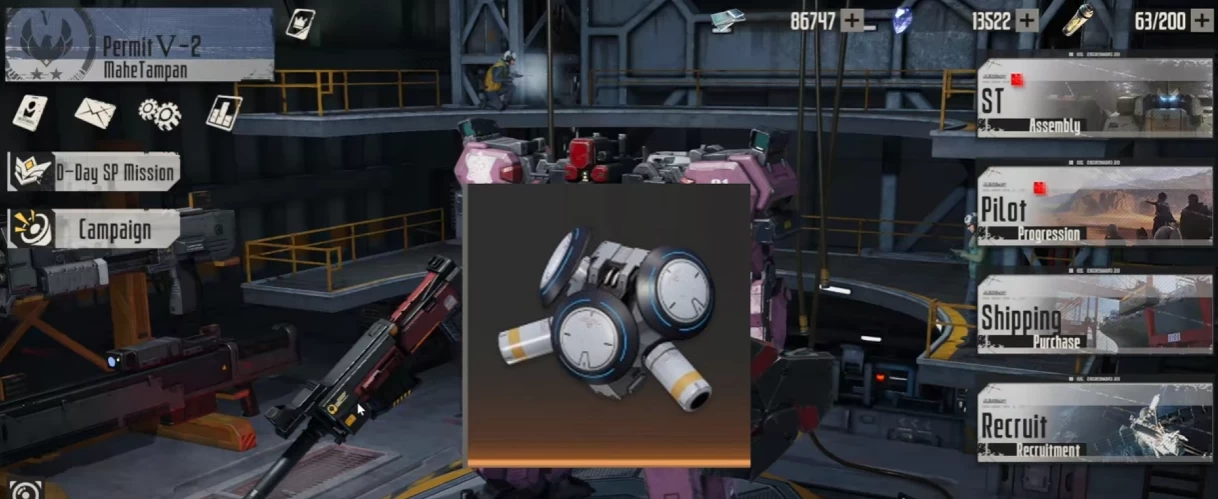The image size is (1218, 499).
Task: Open the ID badge icon
Action: pyautogui.click(x=30, y=112)
